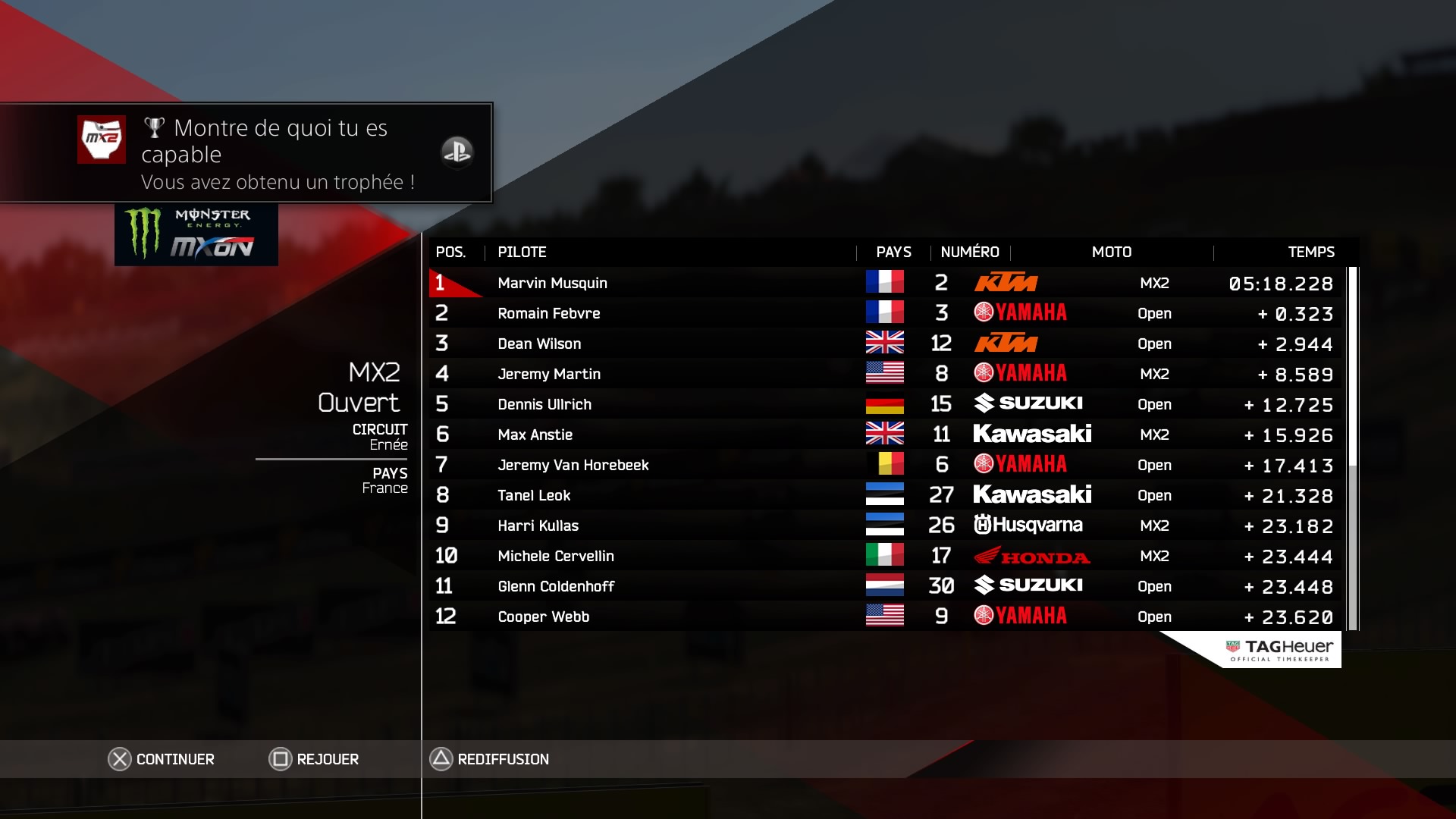Select Dennis Ullrich's result row
The image size is (1456, 819).
(884, 404)
